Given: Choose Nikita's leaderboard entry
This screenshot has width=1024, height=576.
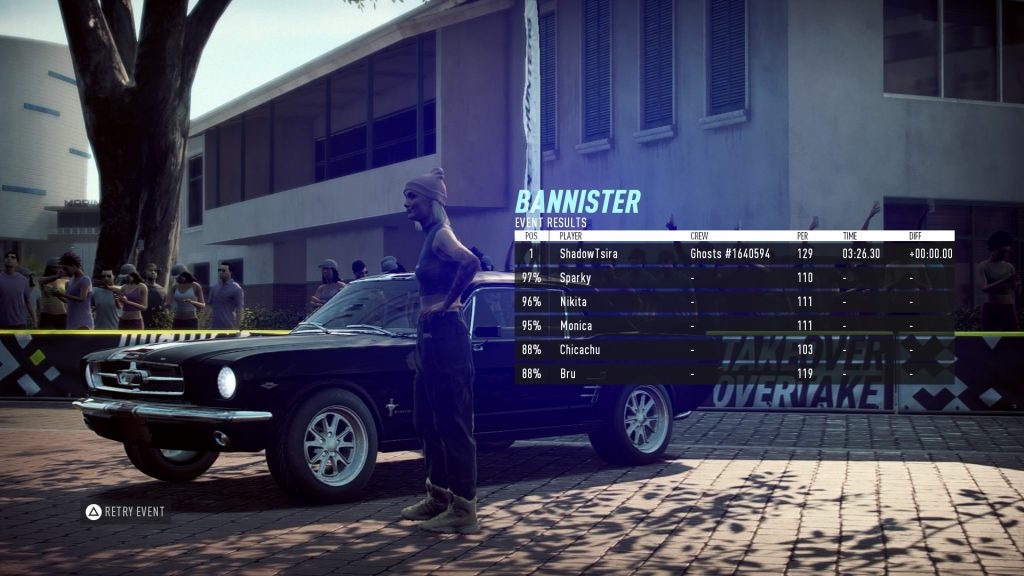Looking at the screenshot, I should (734, 302).
